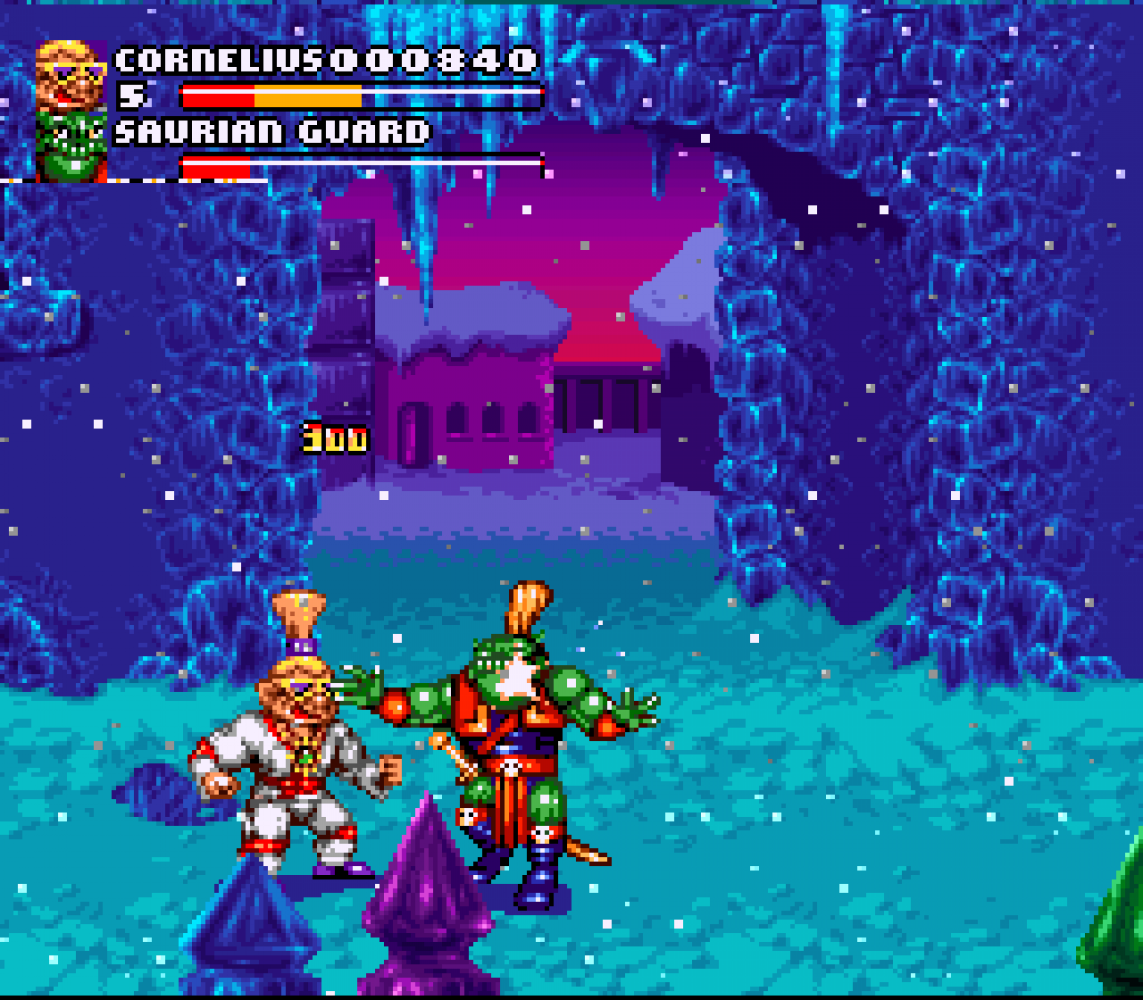Select the Saurian Guard enemy portrait
This screenshot has width=1143, height=1000.
71,147
